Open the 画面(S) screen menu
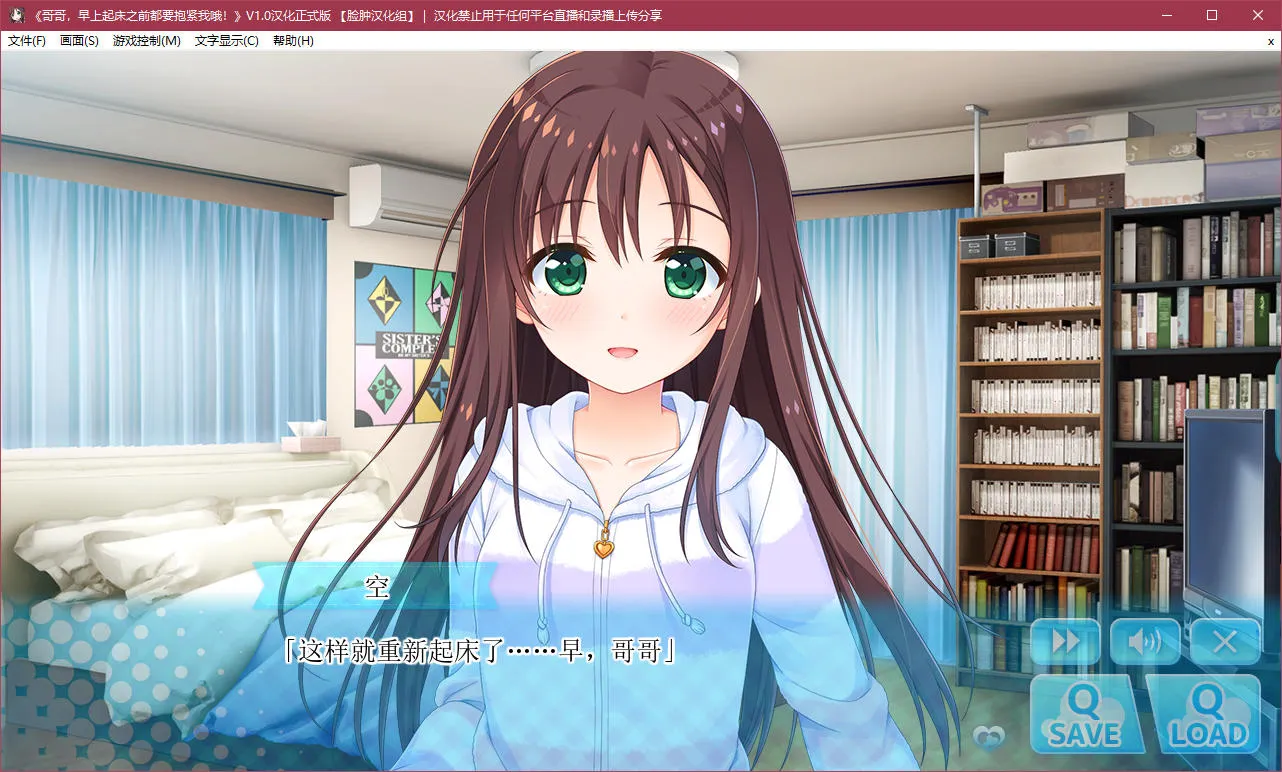 click(x=79, y=41)
